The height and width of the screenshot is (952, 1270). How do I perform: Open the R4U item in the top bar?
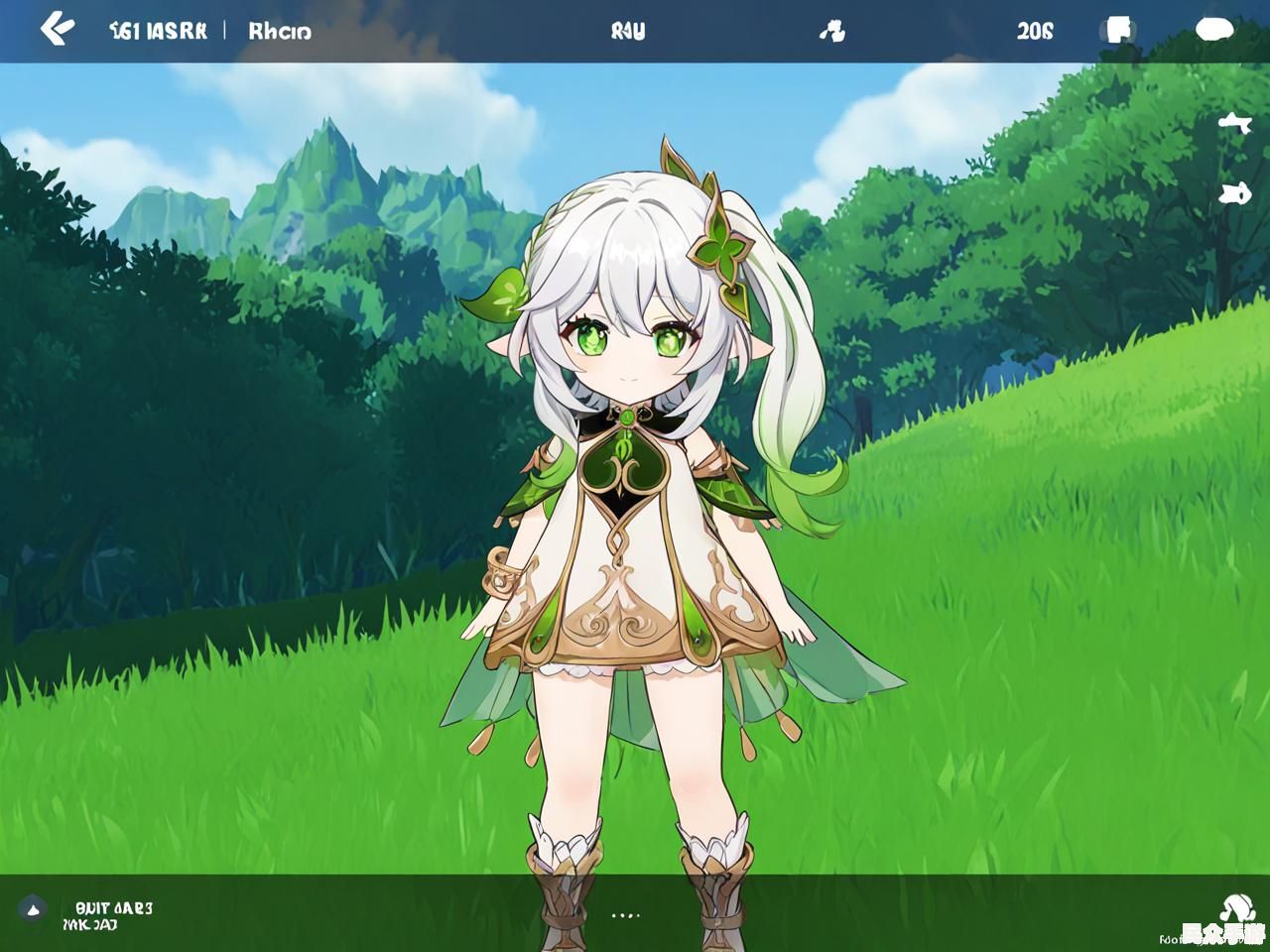pos(628,31)
